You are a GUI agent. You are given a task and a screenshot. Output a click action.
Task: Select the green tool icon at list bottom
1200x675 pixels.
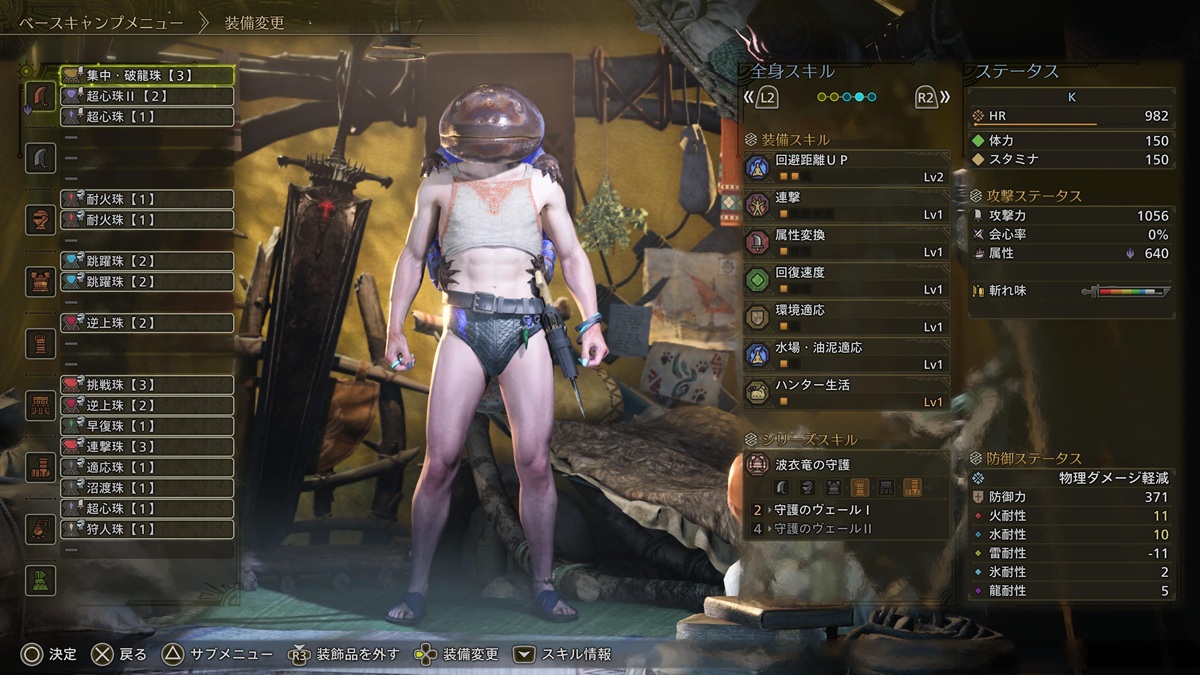pos(40,580)
